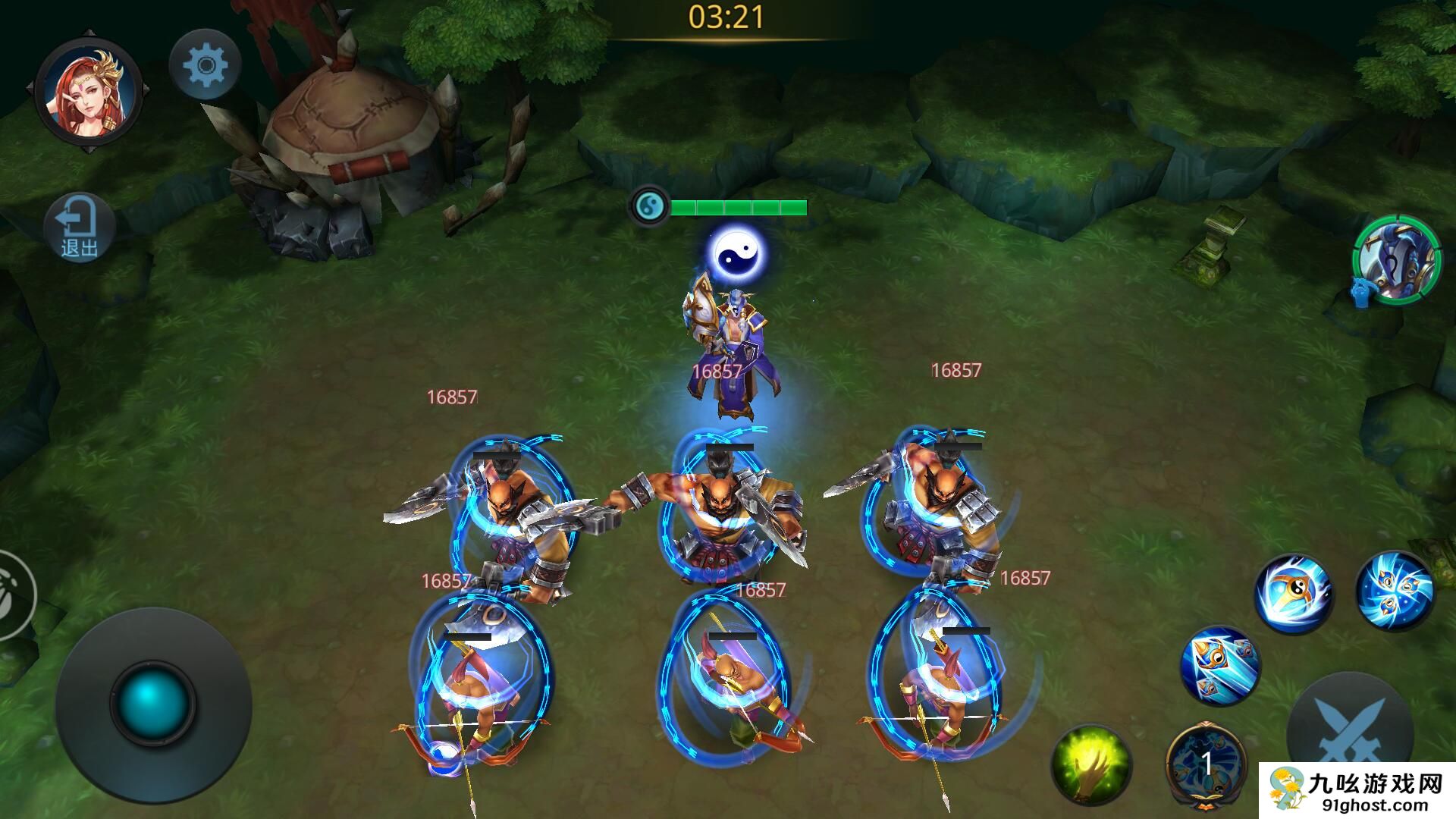Activate the green healing hand spell
Image resolution: width=1456 pixels, height=819 pixels.
coord(1090,764)
